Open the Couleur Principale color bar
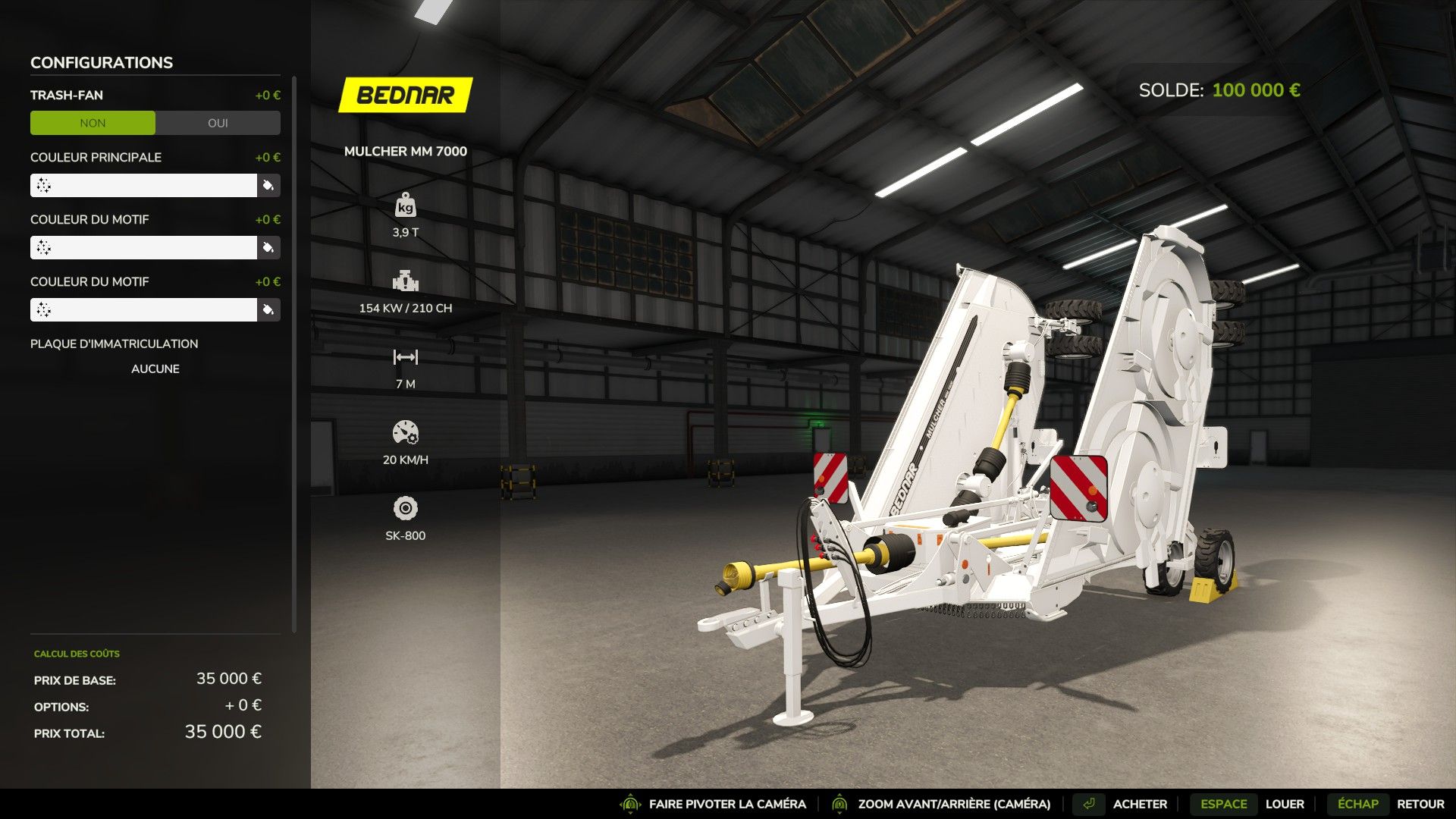Image resolution: width=1456 pixels, height=819 pixels. point(143,186)
